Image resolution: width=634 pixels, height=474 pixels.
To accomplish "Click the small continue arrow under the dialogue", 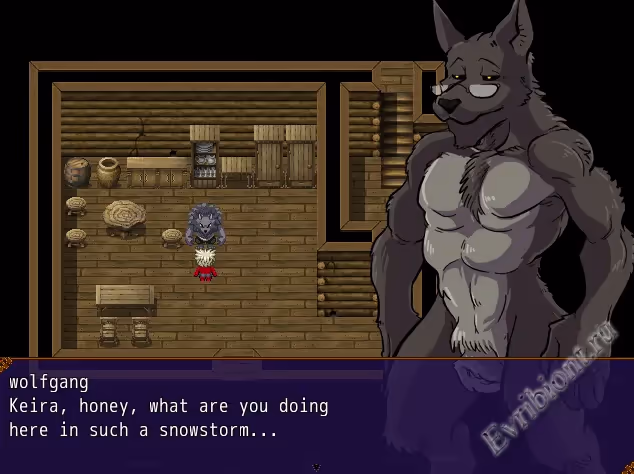I will coord(316,467).
